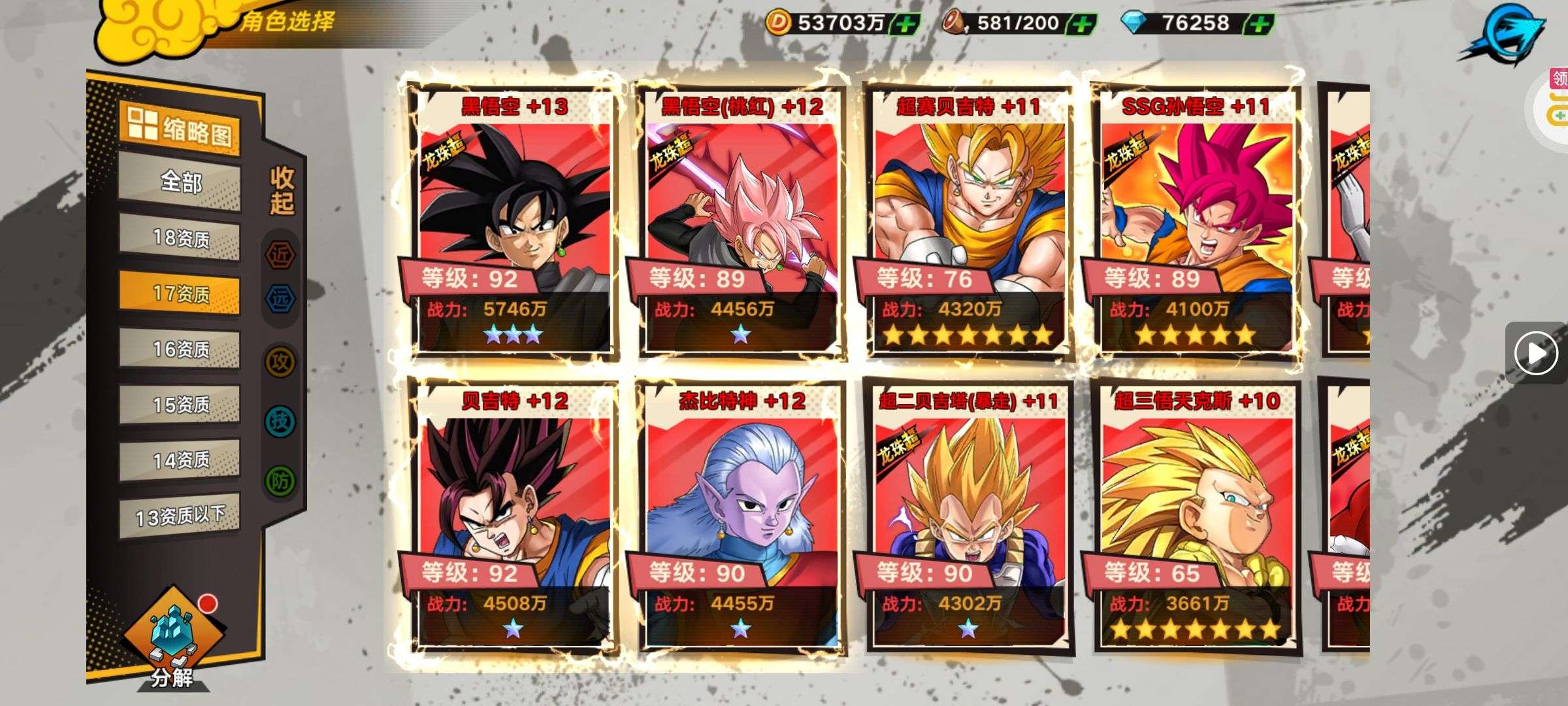The image size is (1568, 706).
Task: Filter by 近 melee type icon
Action: (x=280, y=256)
